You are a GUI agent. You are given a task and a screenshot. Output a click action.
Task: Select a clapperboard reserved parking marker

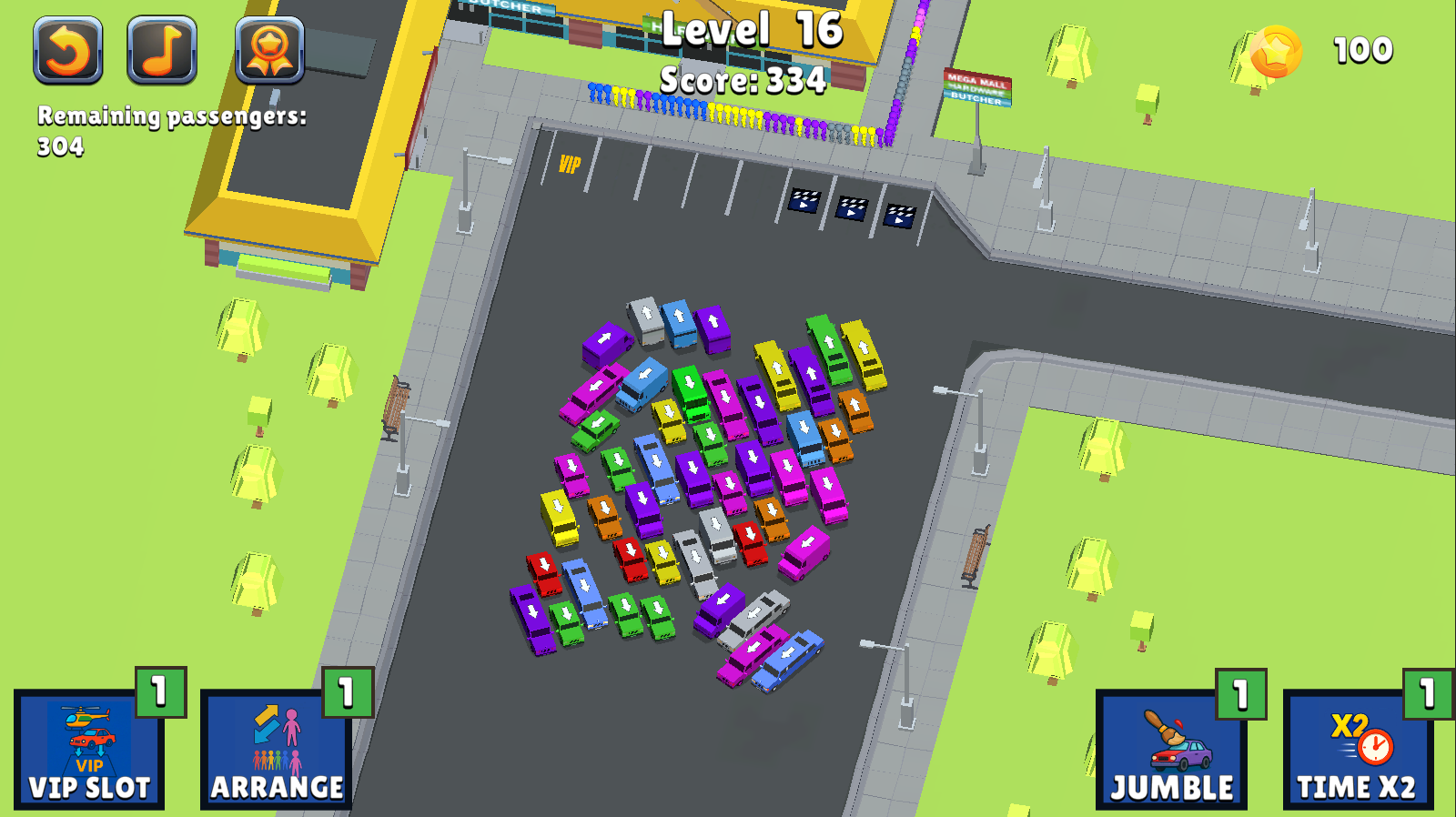click(805, 202)
